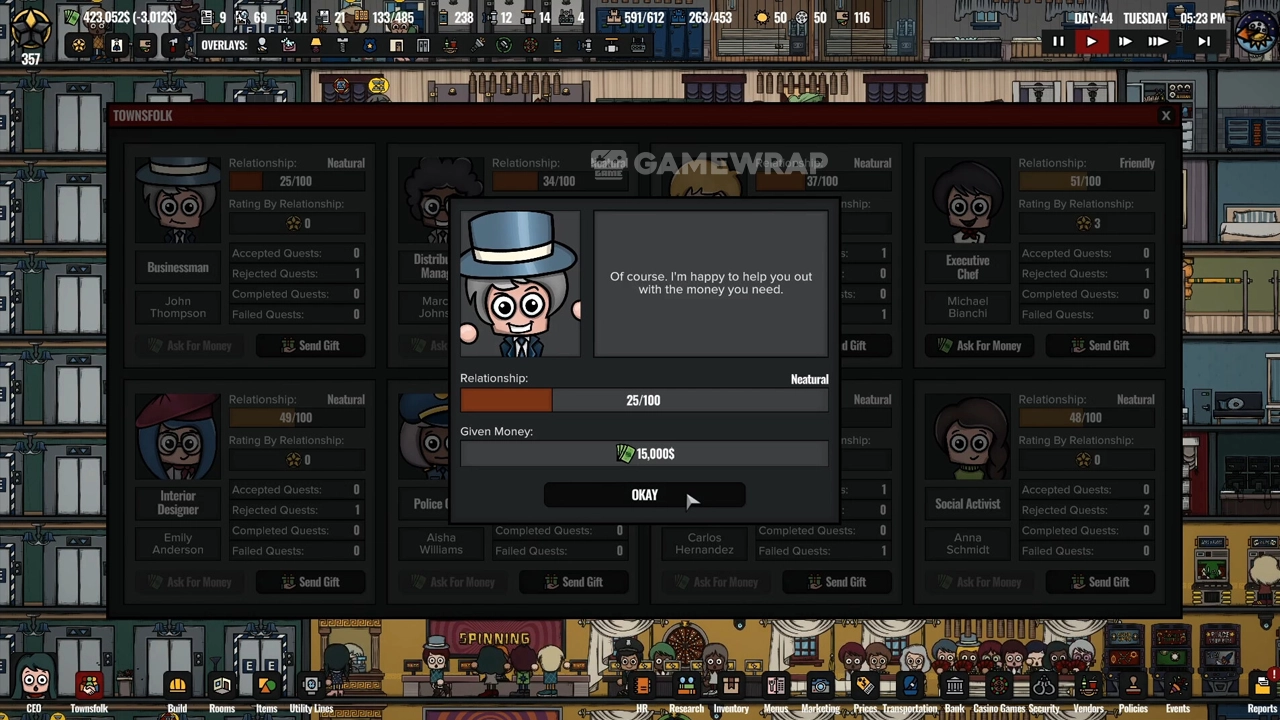Image resolution: width=1280 pixels, height=720 pixels.
Task: Open the Policies panel
Action: (1133, 689)
